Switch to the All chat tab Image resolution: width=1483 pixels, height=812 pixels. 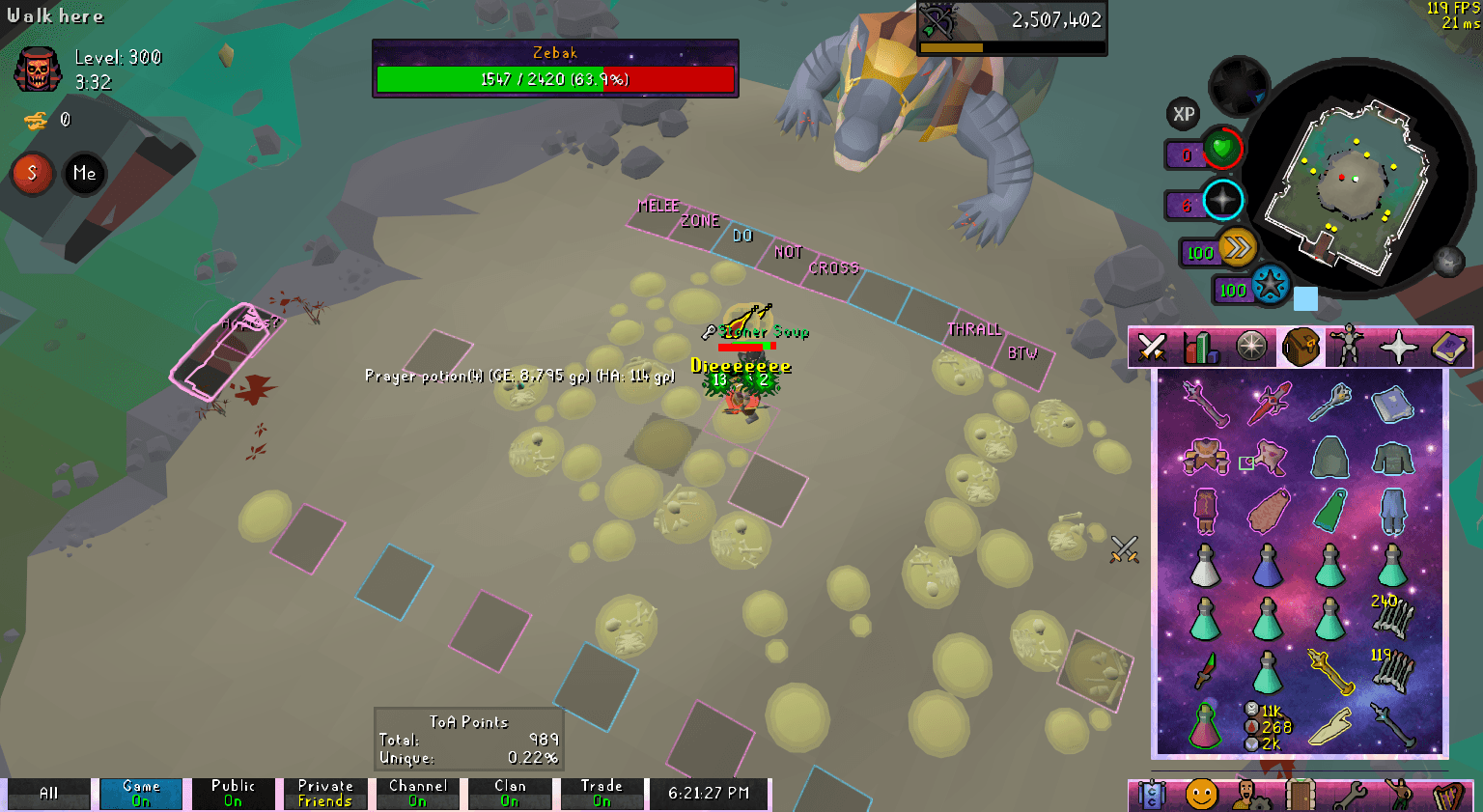(x=48, y=793)
